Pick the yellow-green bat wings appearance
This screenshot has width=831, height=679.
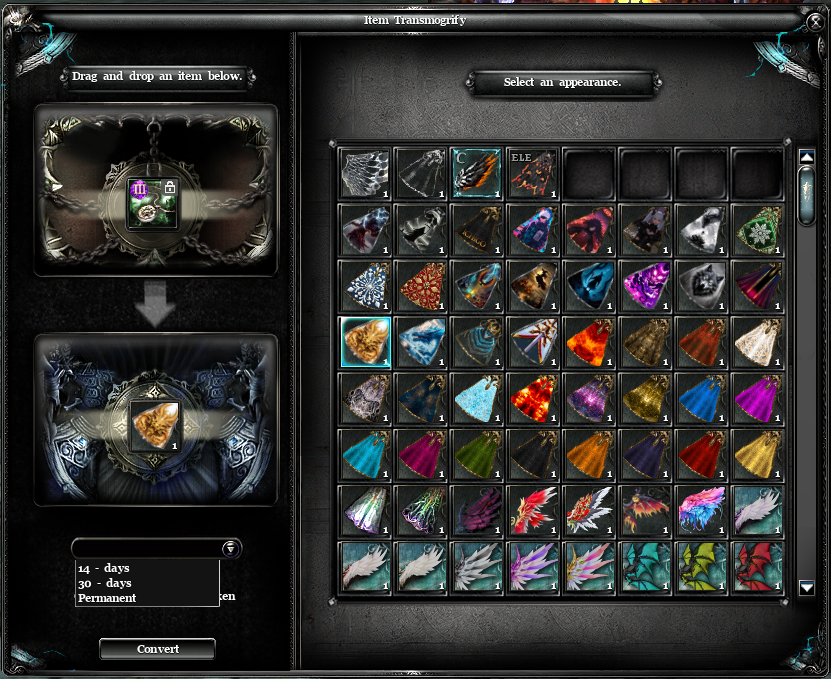point(701,567)
